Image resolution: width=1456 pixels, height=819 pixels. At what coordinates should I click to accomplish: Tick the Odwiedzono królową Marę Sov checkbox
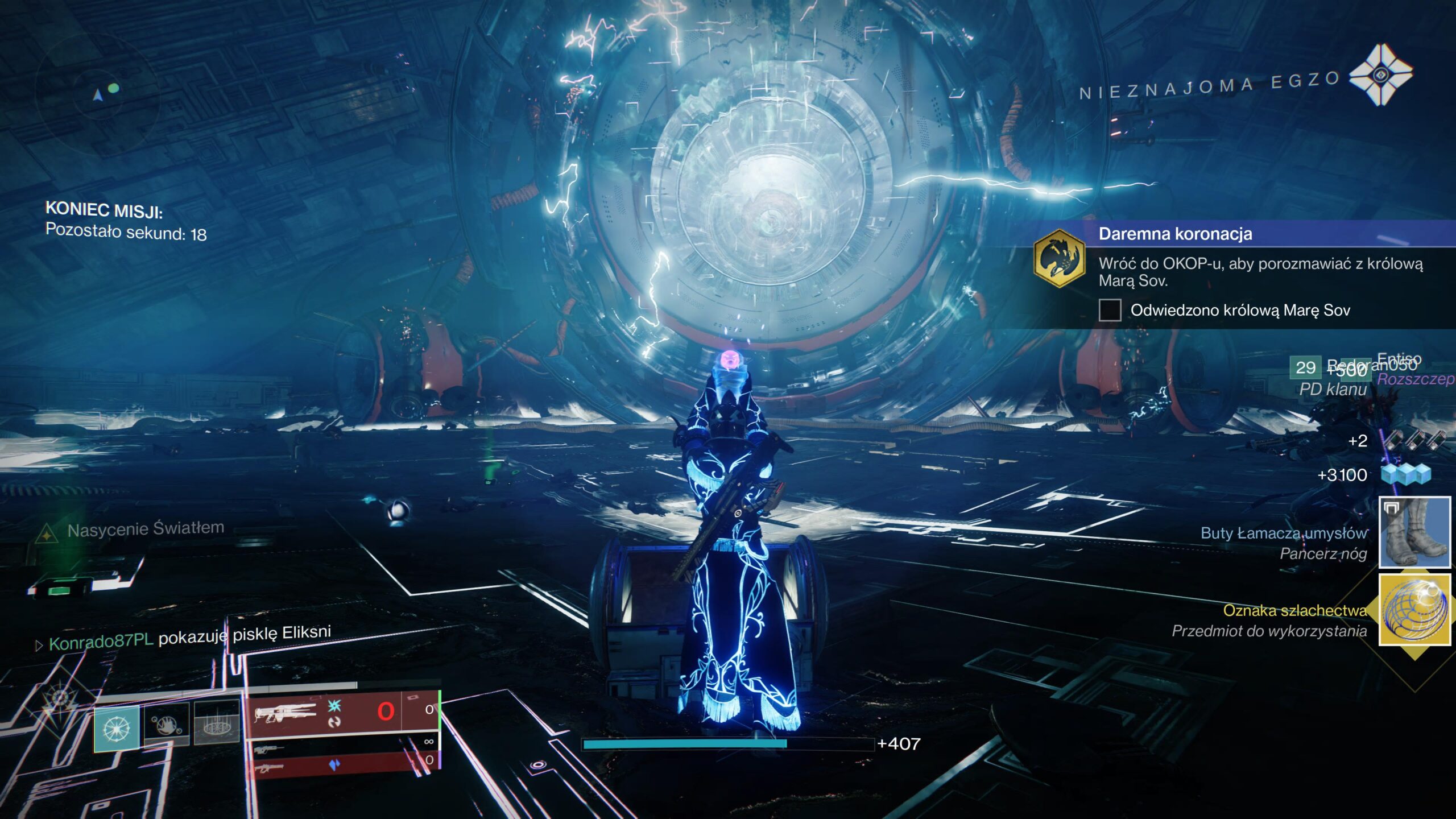click(1110, 311)
